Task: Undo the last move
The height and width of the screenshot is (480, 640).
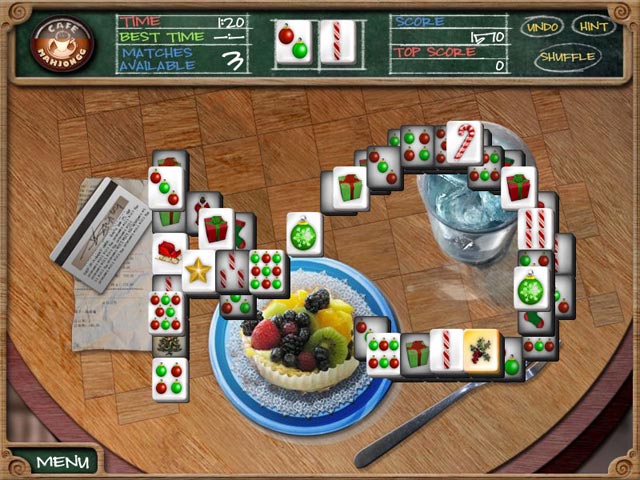Action: [542, 26]
